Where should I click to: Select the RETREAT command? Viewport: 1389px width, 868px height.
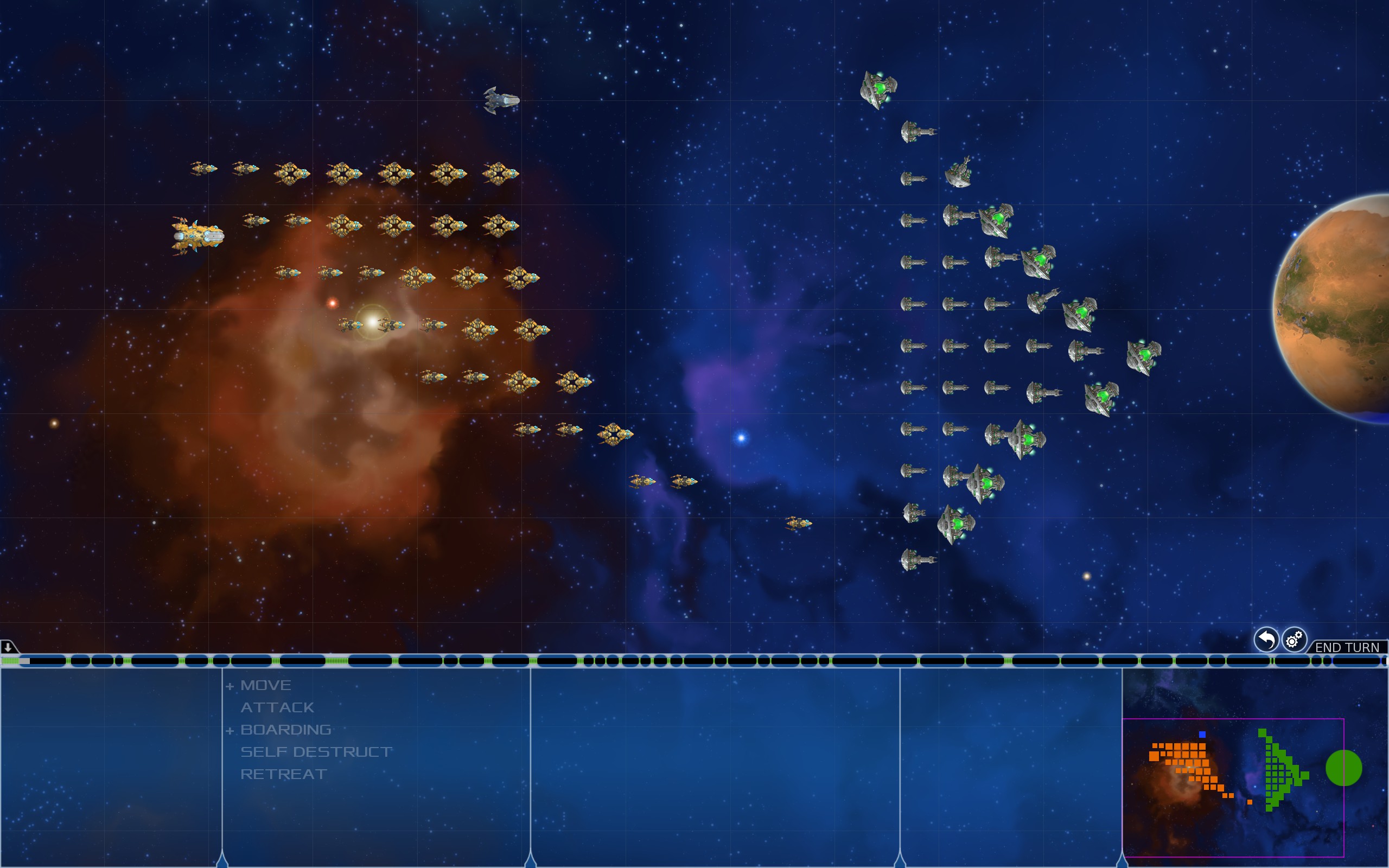pyautogui.click(x=284, y=775)
